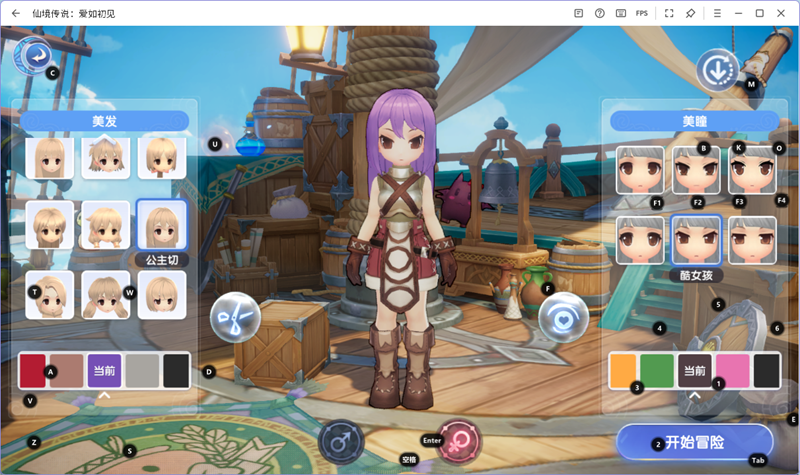Select the 公主切 hairstyle thumbnail

(x=161, y=227)
